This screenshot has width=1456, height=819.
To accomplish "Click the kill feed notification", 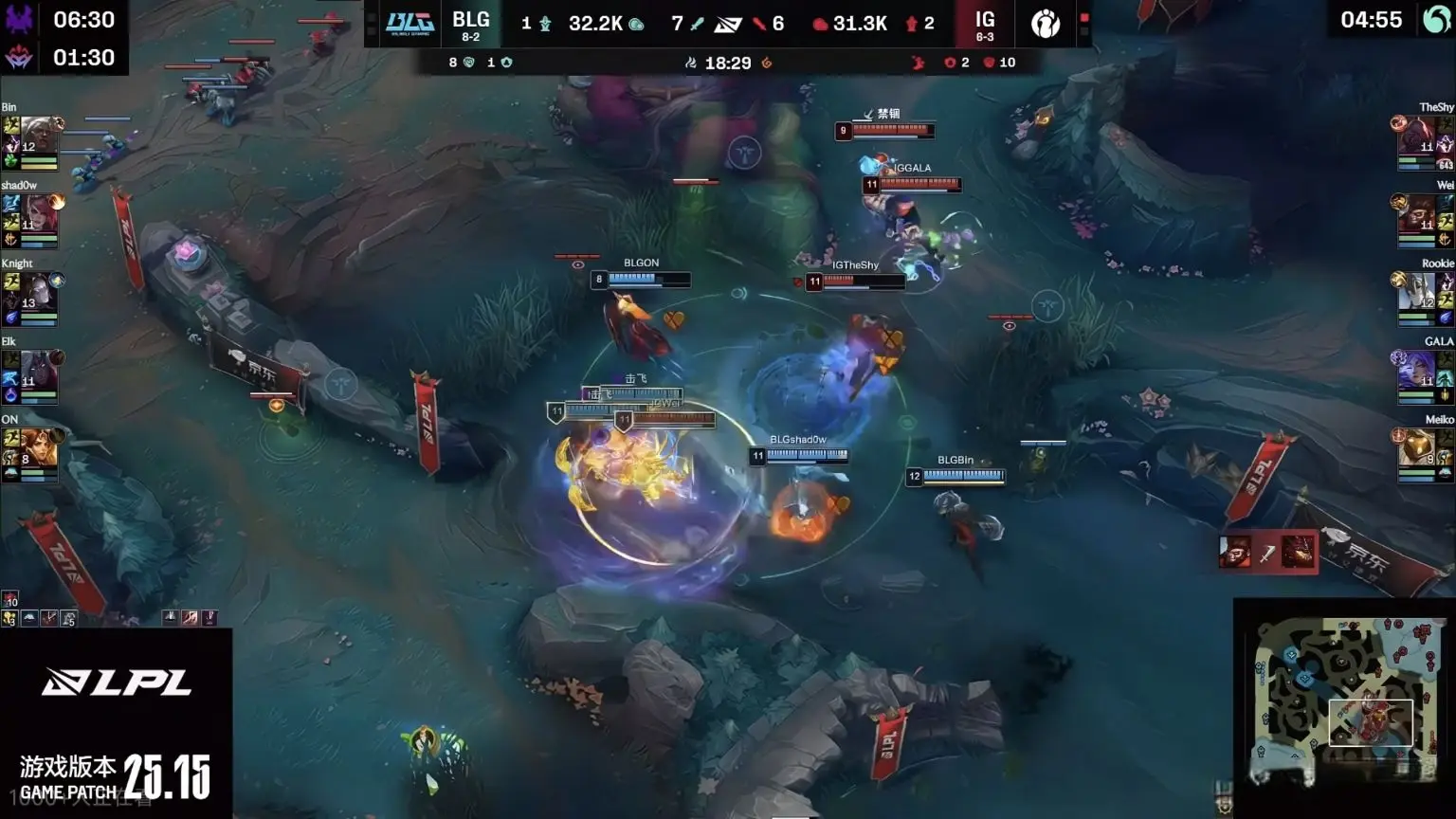I will pyautogui.click(x=1267, y=552).
